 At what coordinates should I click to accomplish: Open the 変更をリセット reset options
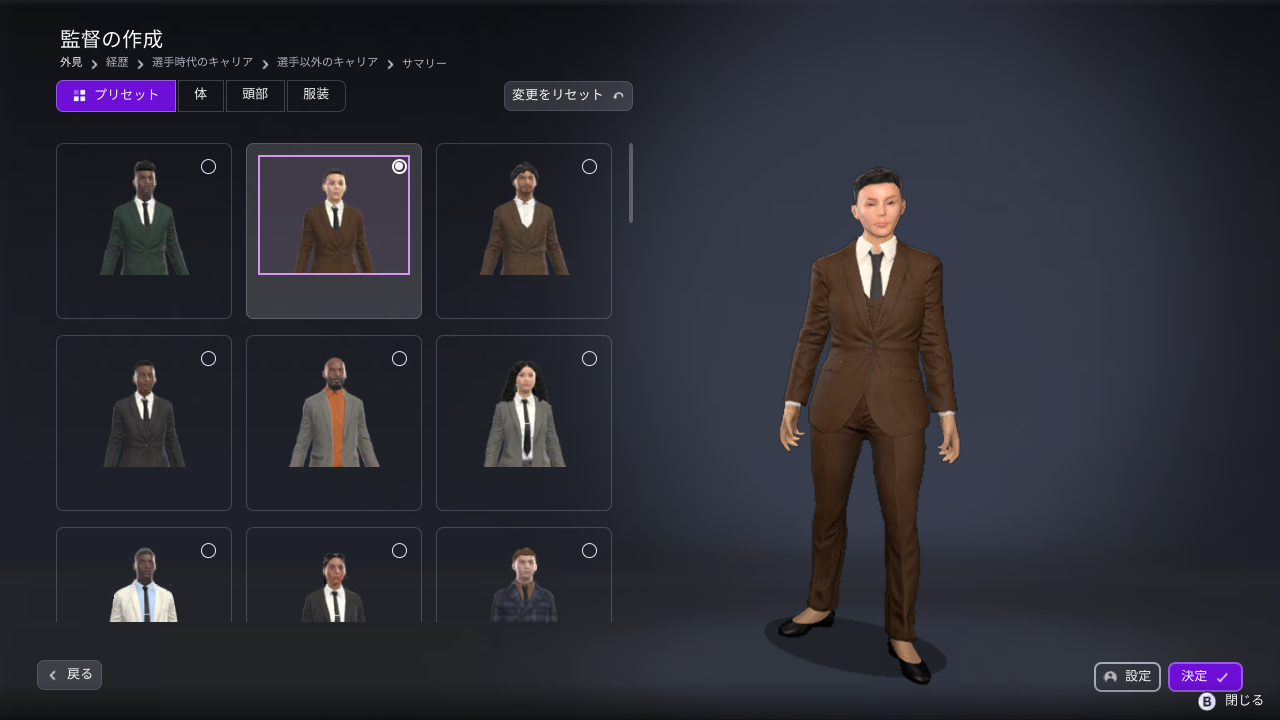tap(568, 96)
